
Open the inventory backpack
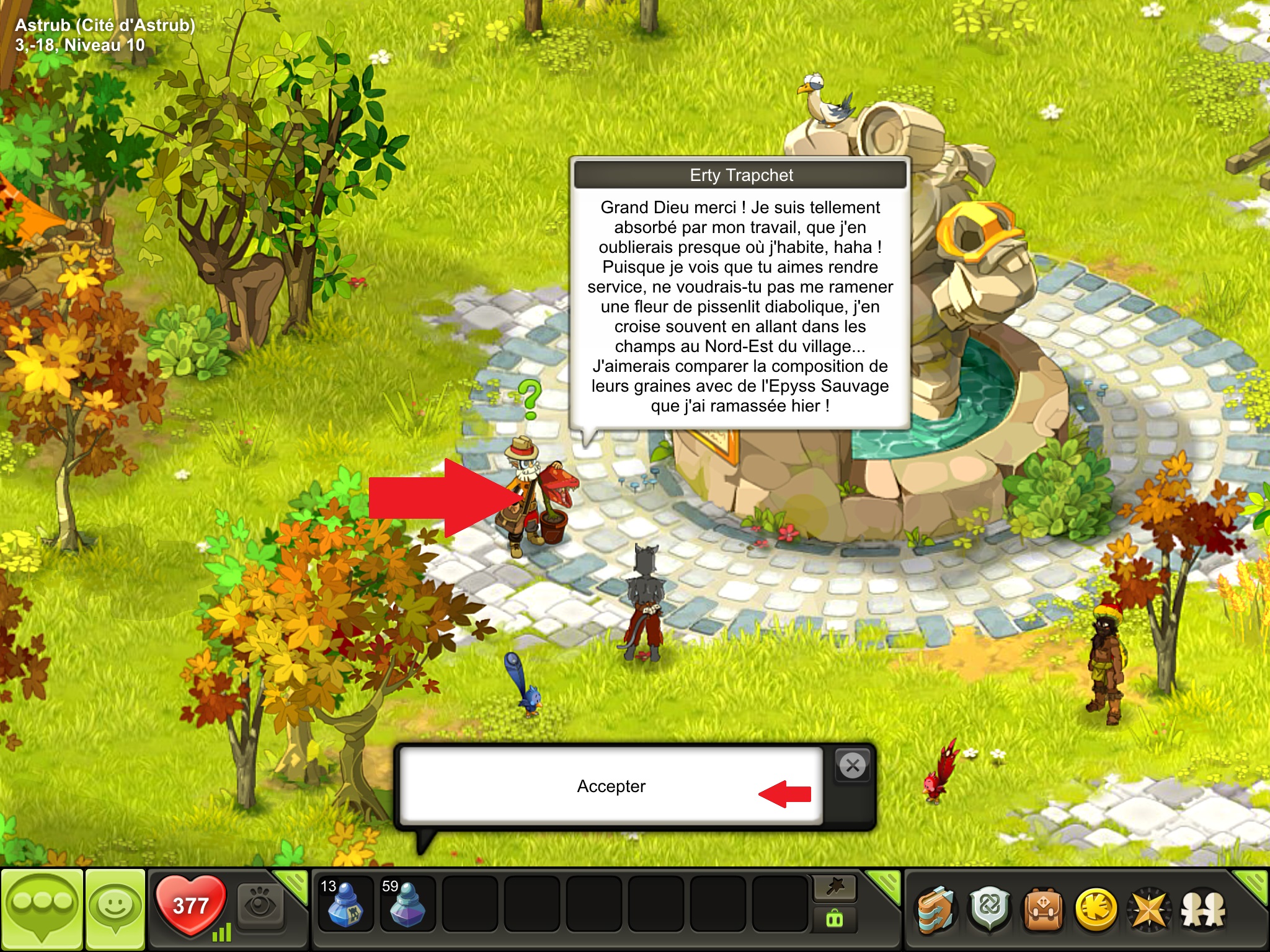tap(1043, 910)
